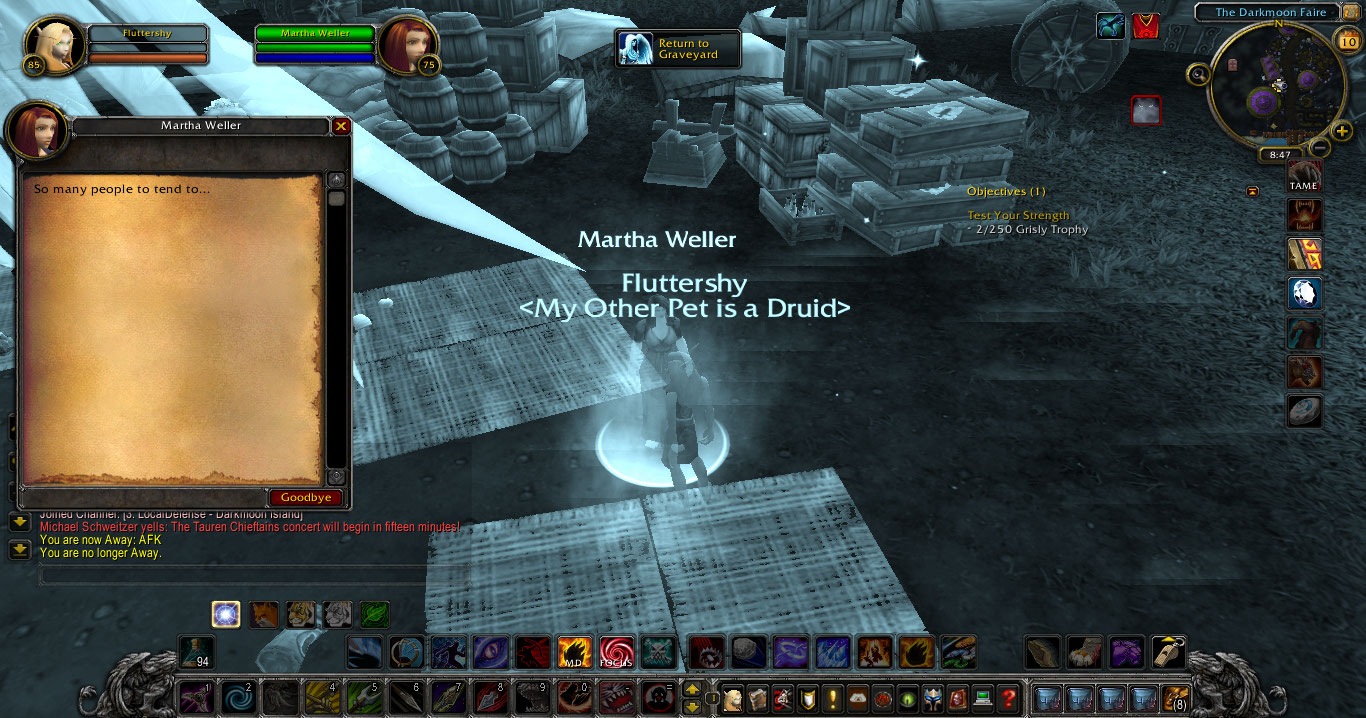The image size is (1366, 718).
Task: Open the calendar showing day 10
Action: click(1349, 40)
